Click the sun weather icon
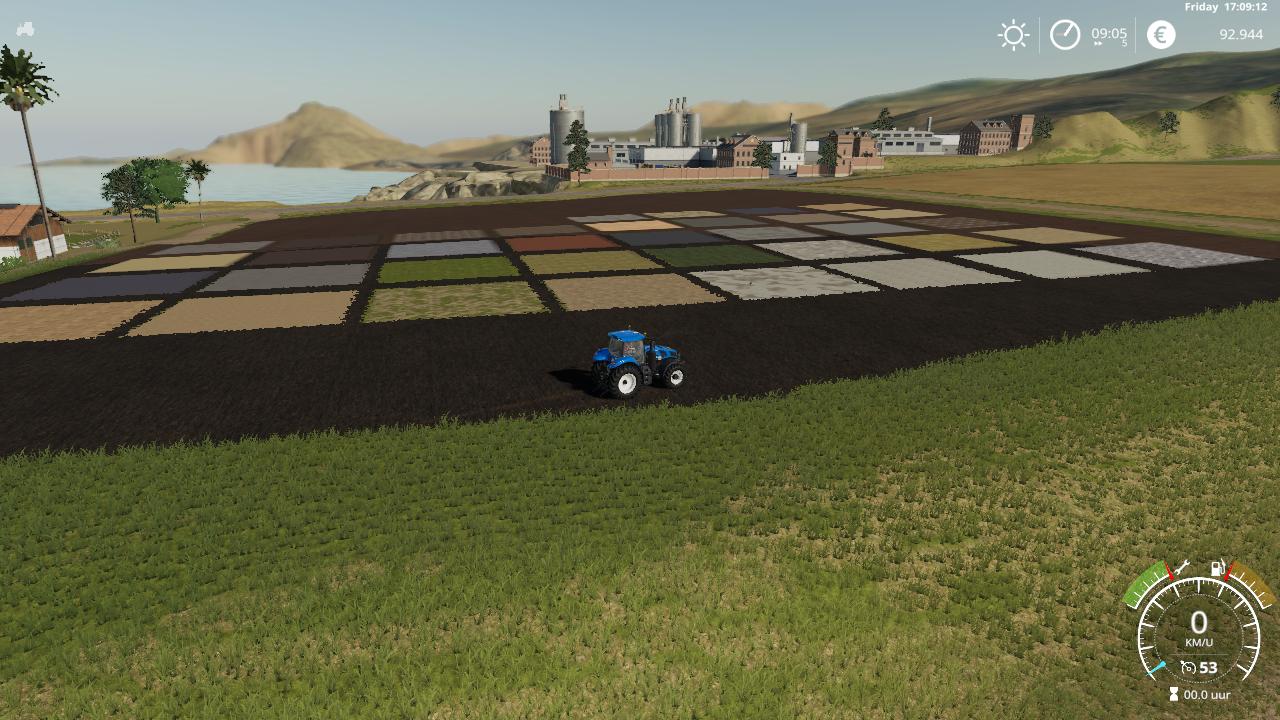 1013,35
